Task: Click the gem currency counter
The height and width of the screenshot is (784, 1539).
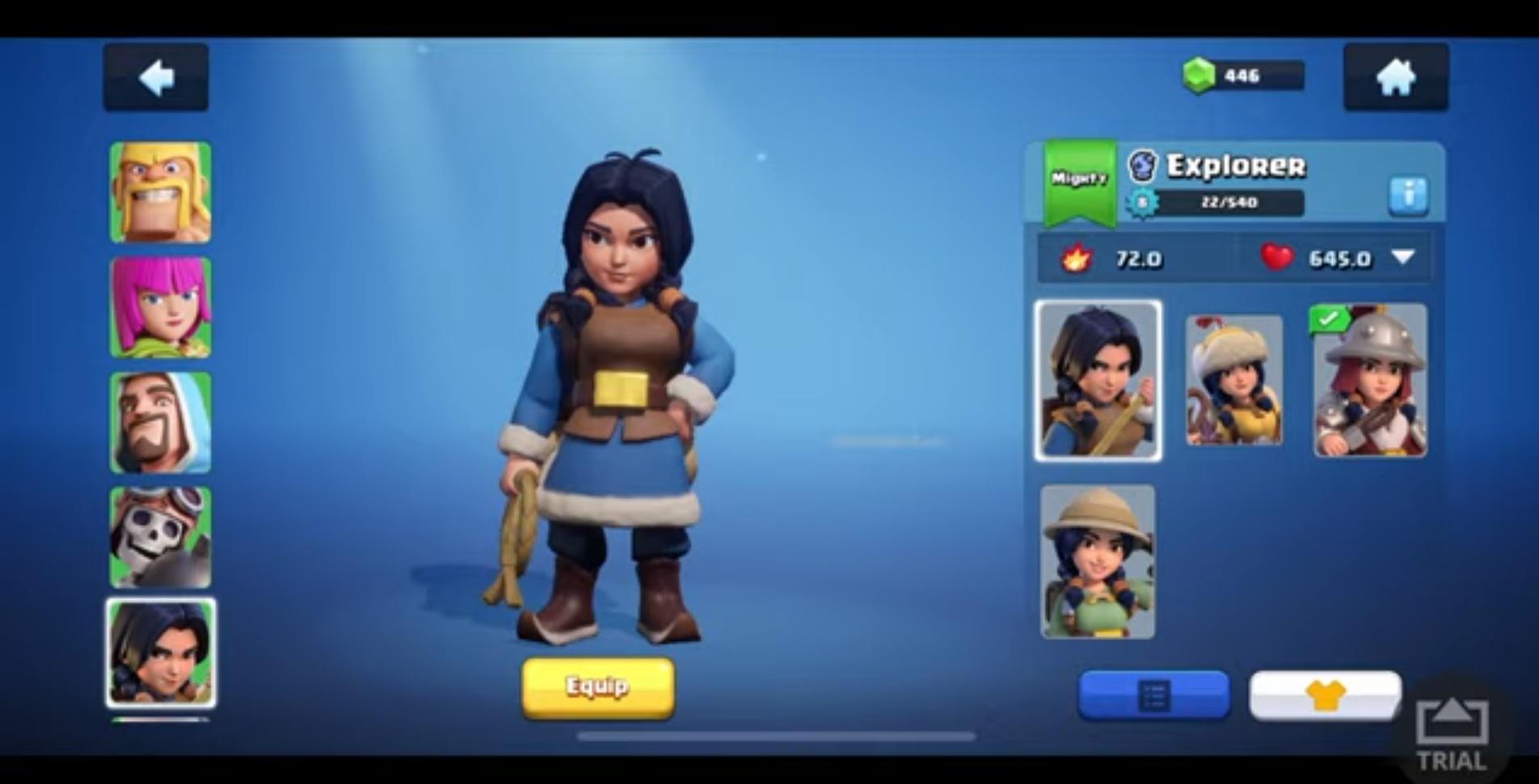Action: pos(1241,75)
